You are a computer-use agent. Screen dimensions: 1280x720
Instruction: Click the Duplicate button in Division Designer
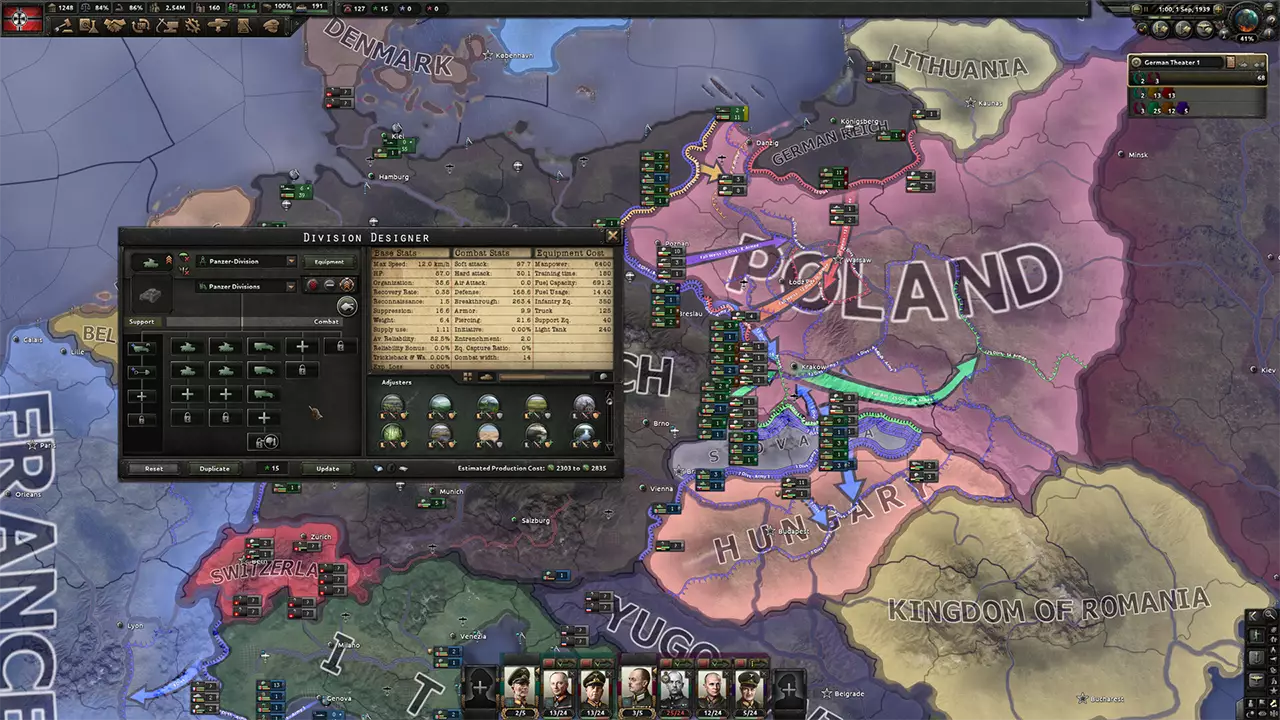(213, 468)
